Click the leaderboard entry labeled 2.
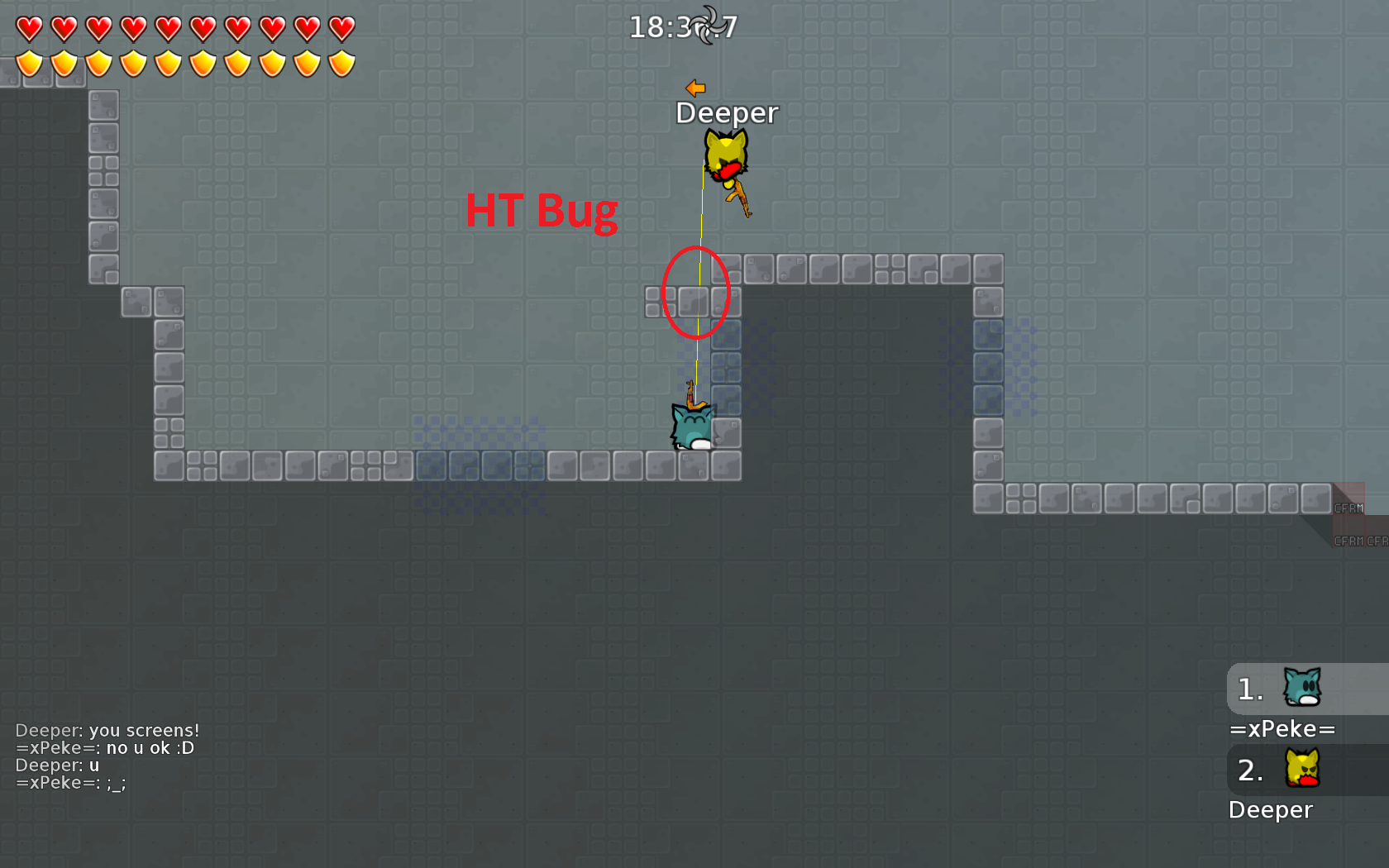Image resolution: width=1389 pixels, height=868 pixels. tap(1250, 772)
